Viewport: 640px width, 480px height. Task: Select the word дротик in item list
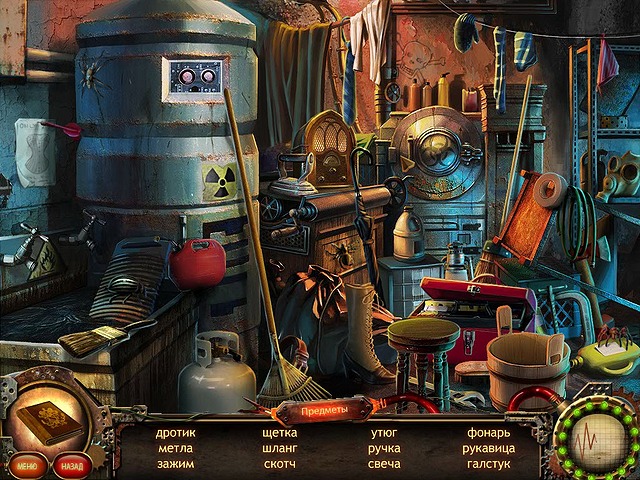click(x=175, y=433)
